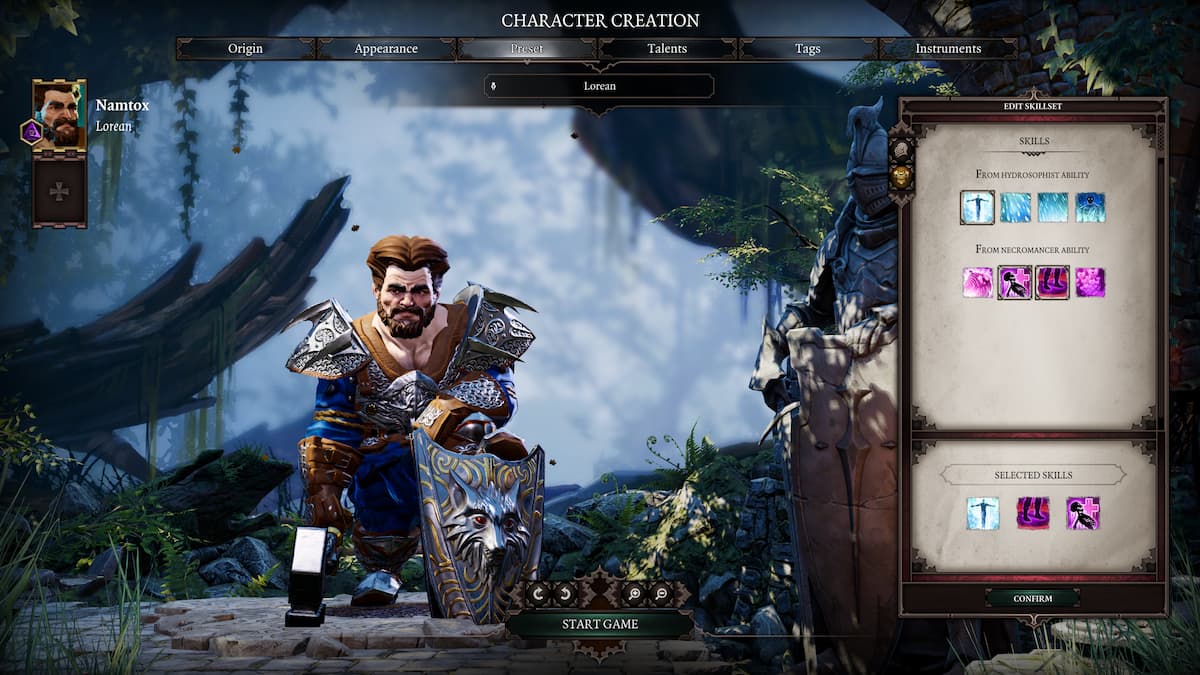Confirm the edited skillset
Viewport: 1200px width, 675px height.
pyautogui.click(x=1032, y=598)
